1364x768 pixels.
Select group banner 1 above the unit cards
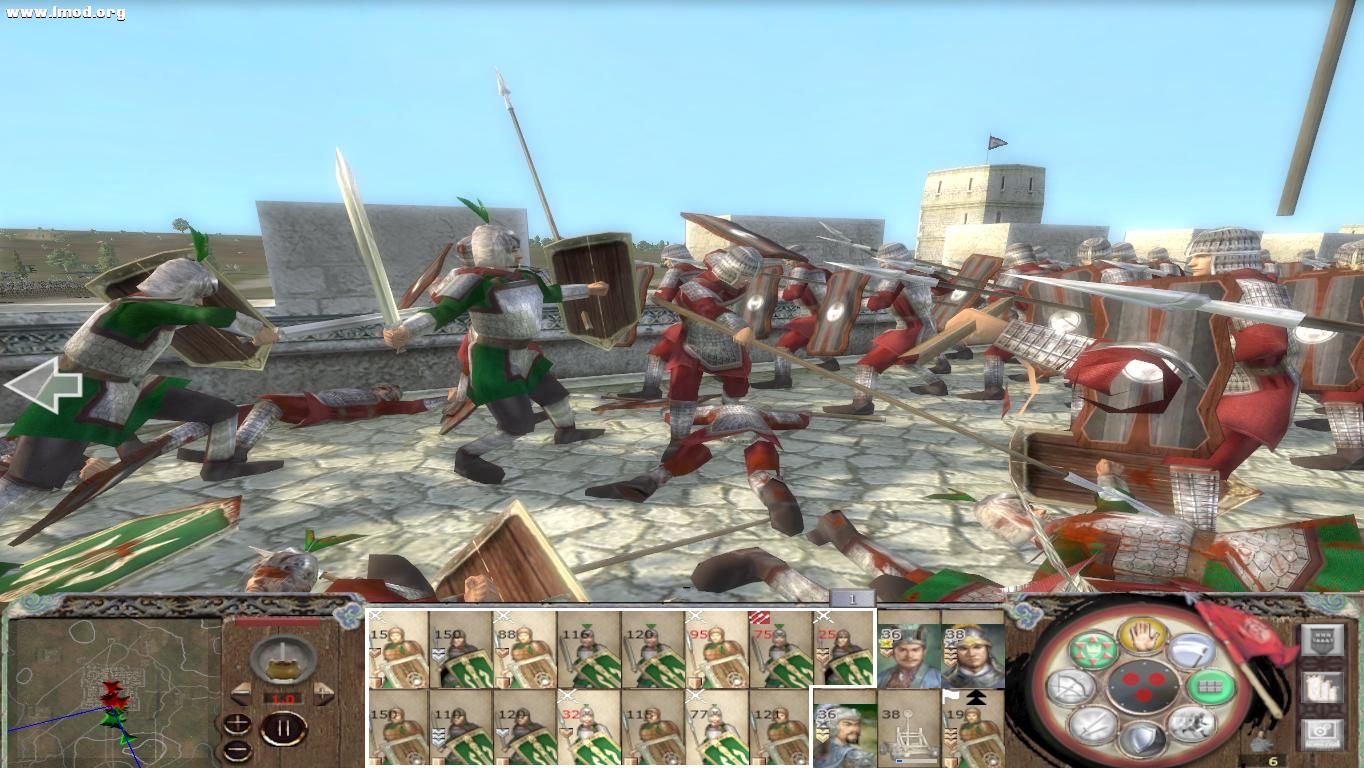click(x=851, y=597)
